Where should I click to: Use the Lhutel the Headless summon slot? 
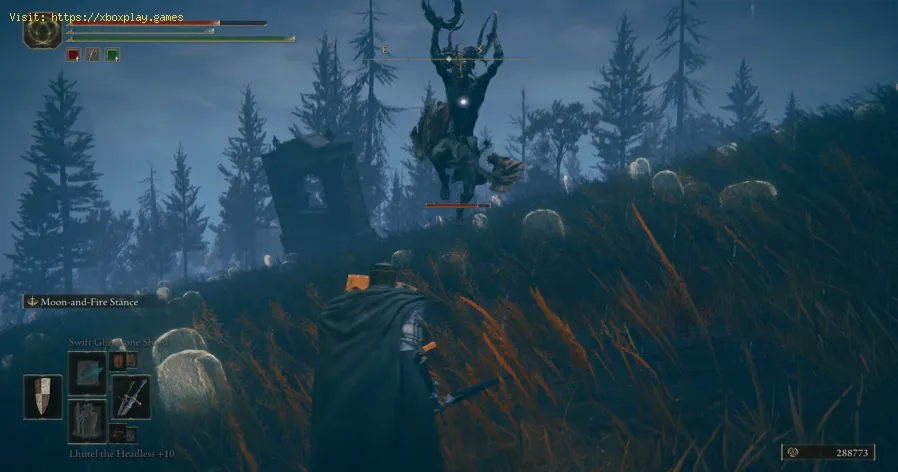pyautogui.click(x=87, y=420)
